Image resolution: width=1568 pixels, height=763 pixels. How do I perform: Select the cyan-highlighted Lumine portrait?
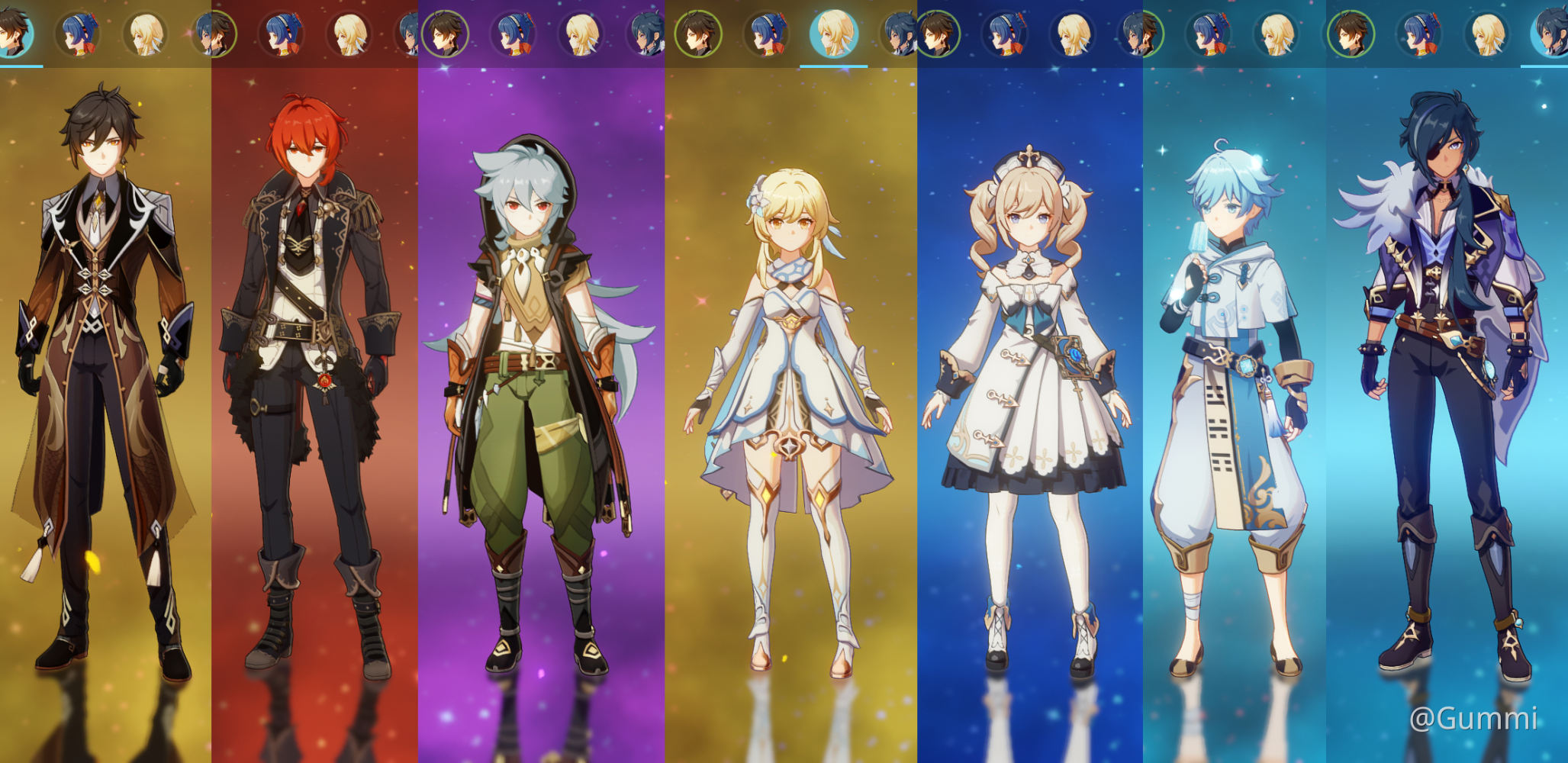tap(833, 34)
